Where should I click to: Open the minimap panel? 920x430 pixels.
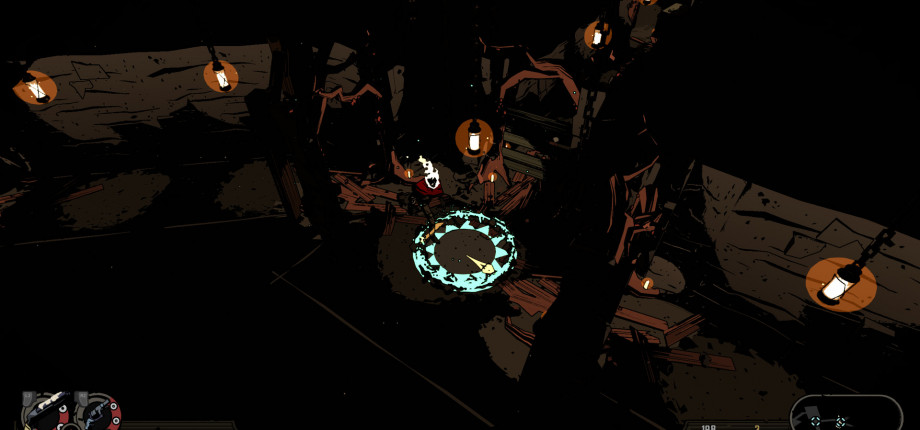(x=845, y=414)
